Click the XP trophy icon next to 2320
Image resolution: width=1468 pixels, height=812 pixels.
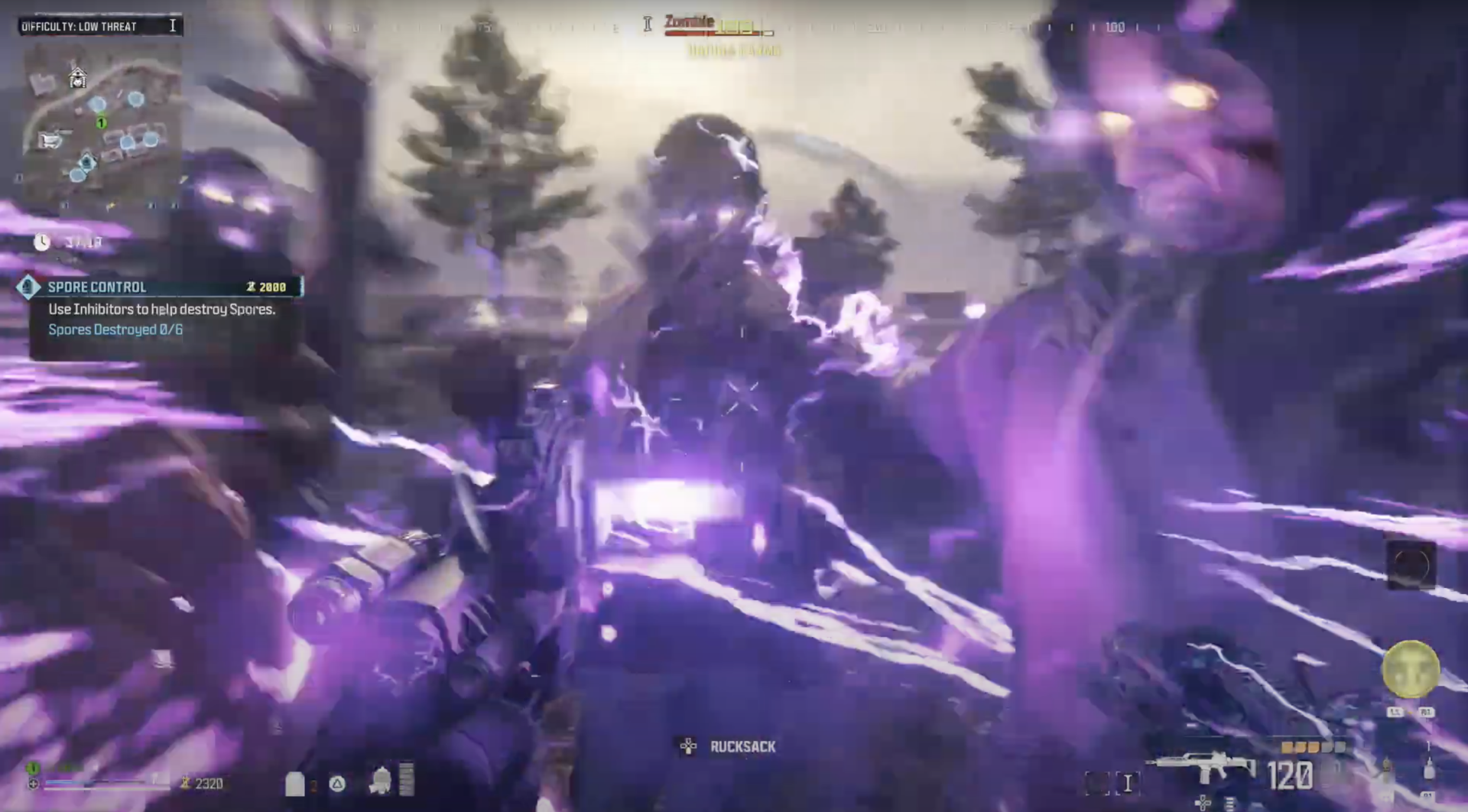pos(184,783)
